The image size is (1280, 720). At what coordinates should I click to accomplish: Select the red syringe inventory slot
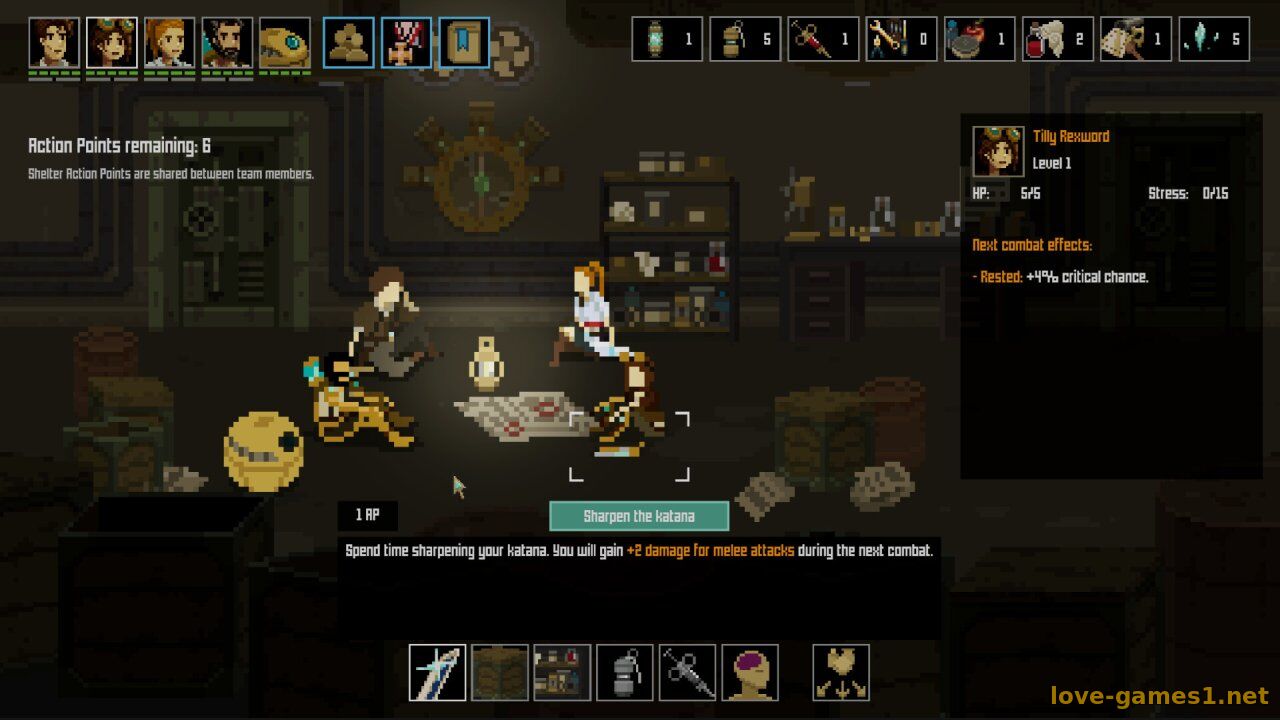pyautogui.click(x=824, y=39)
